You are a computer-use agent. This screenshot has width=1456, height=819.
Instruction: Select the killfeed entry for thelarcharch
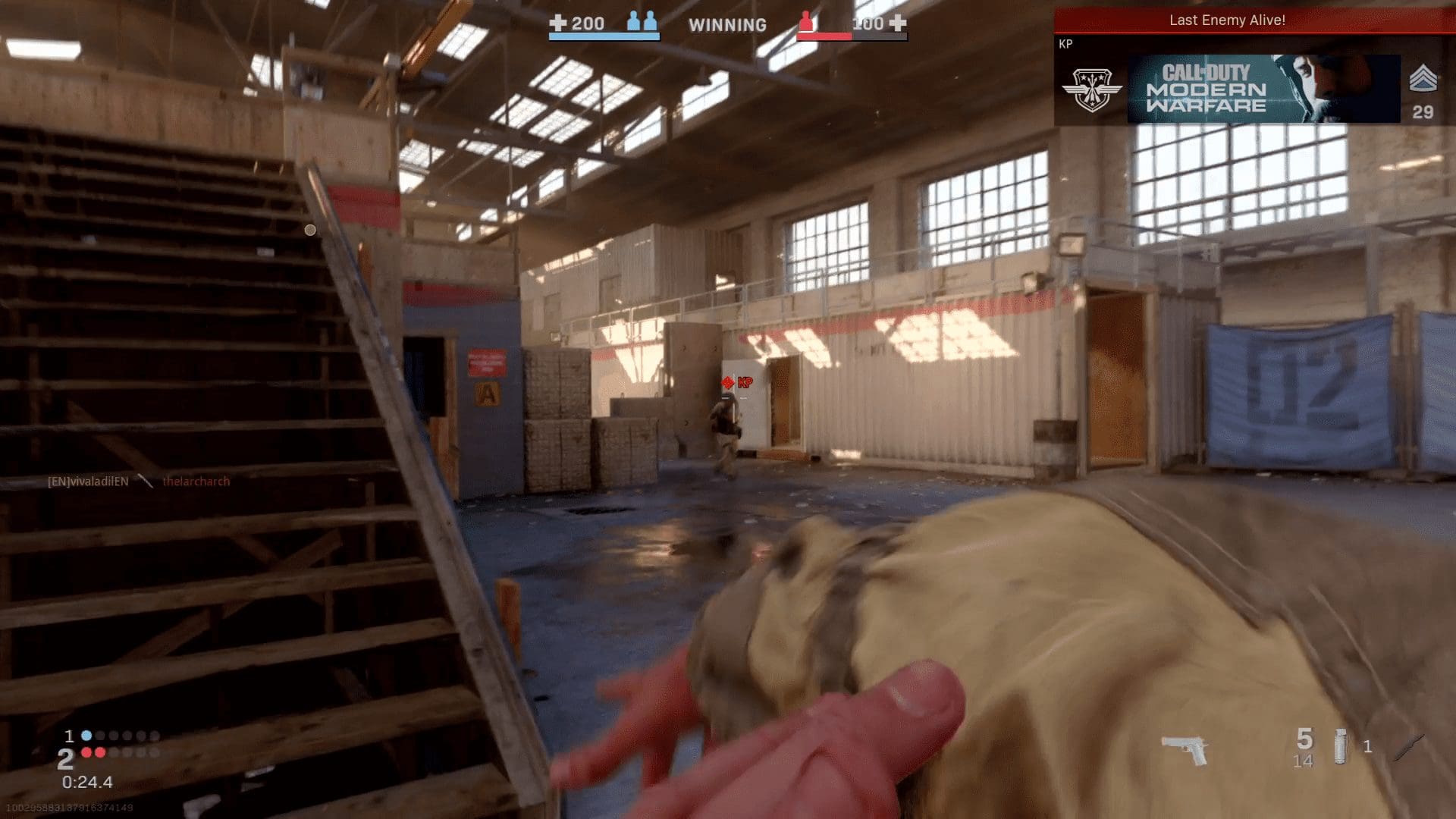click(x=196, y=482)
